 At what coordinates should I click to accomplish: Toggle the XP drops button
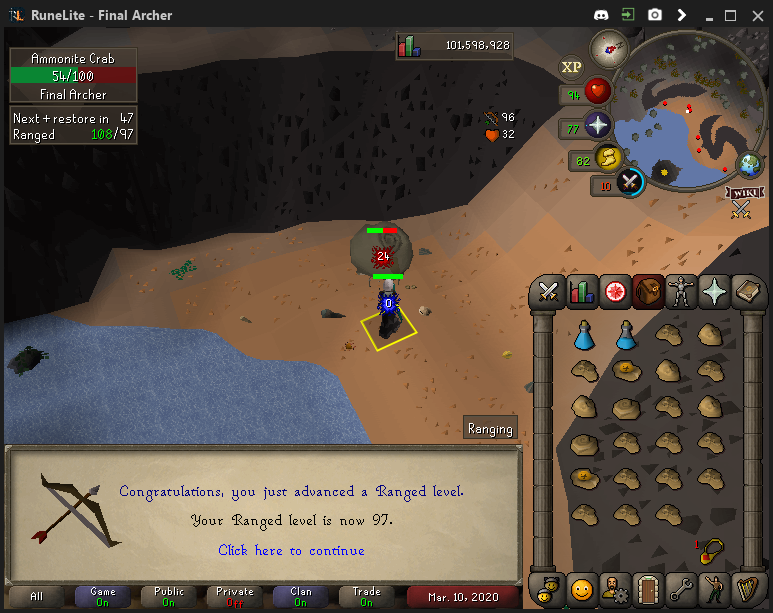(x=571, y=67)
